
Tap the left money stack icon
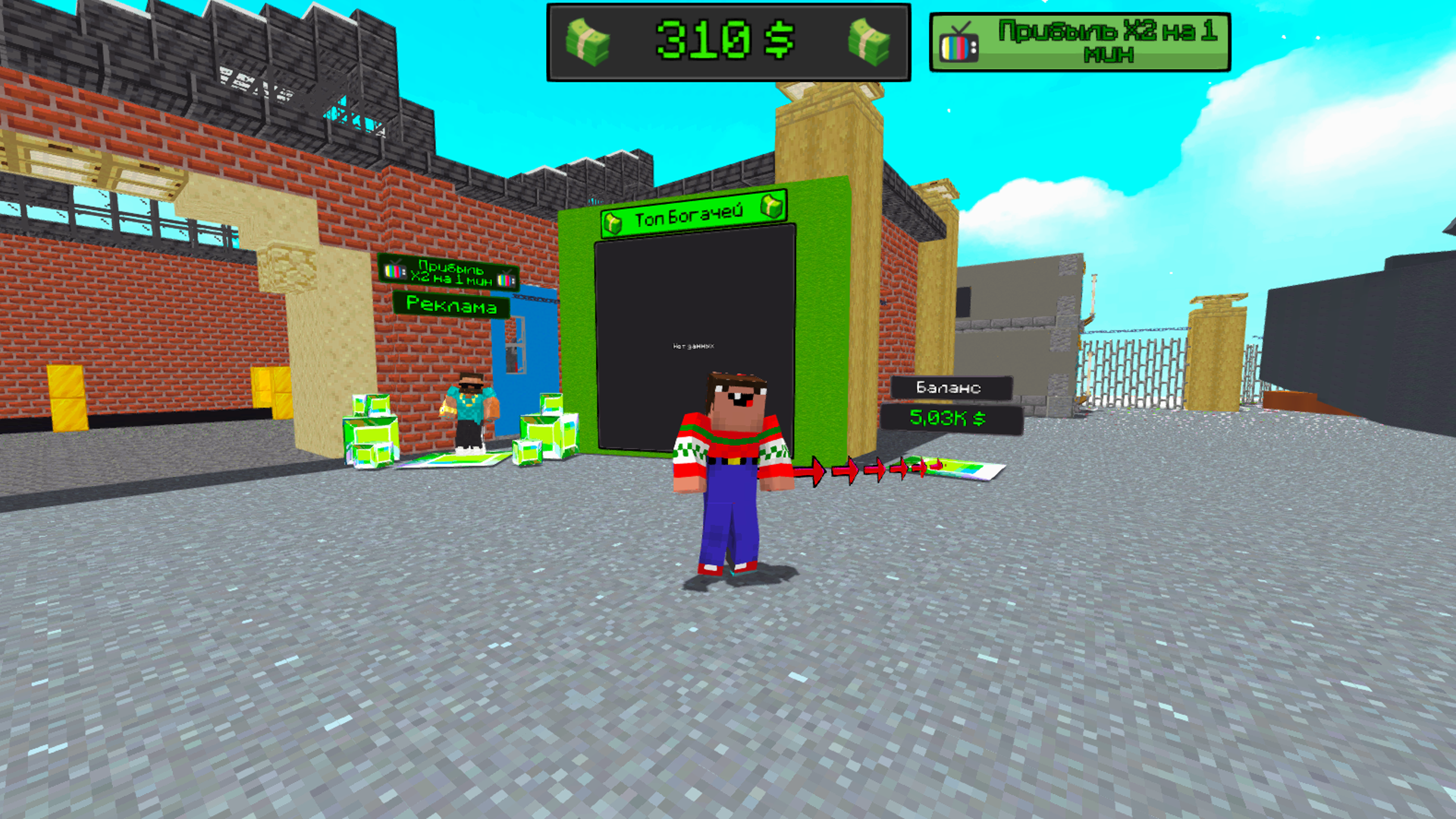point(586,42)
